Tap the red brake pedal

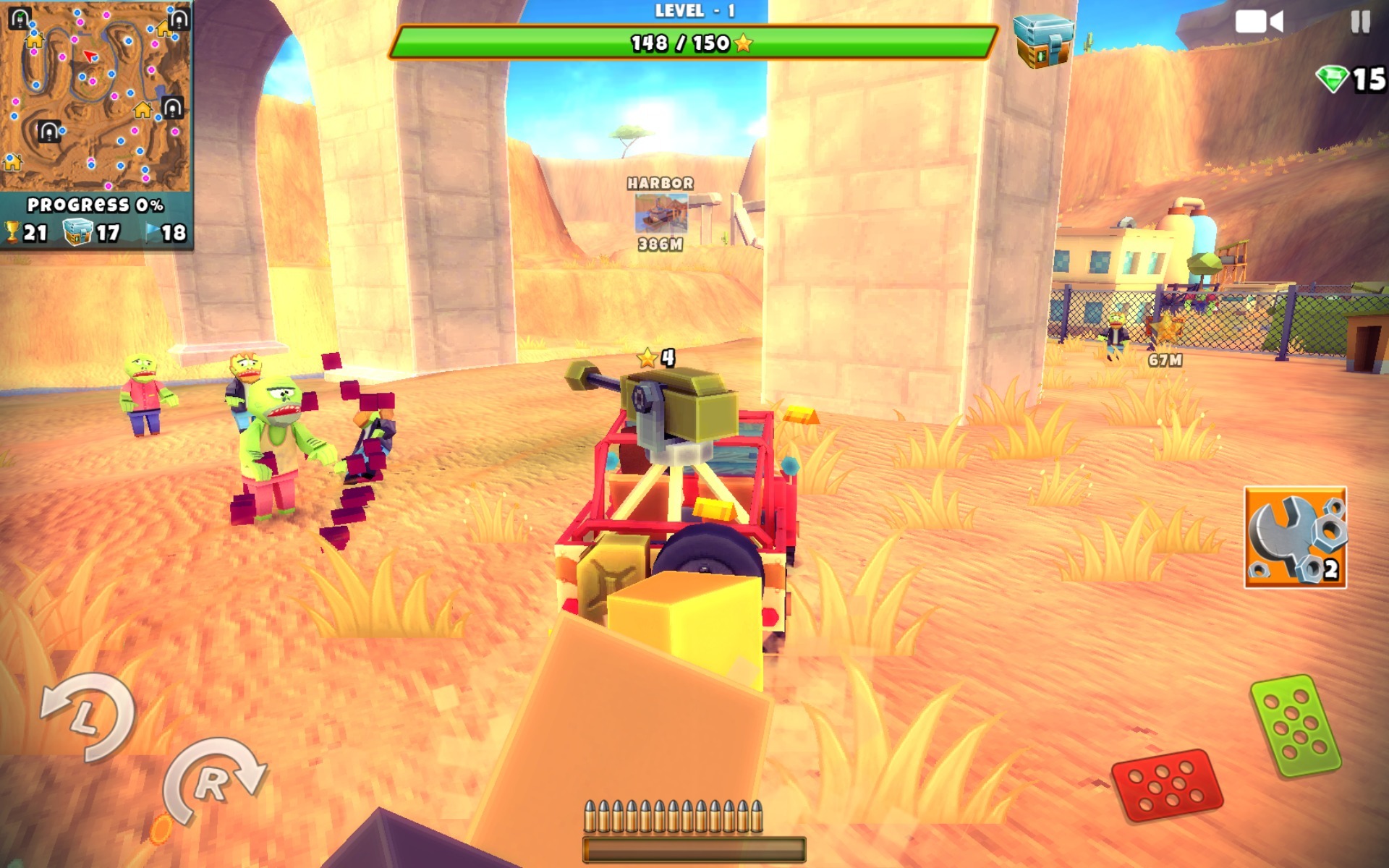tap(1166, 785)
